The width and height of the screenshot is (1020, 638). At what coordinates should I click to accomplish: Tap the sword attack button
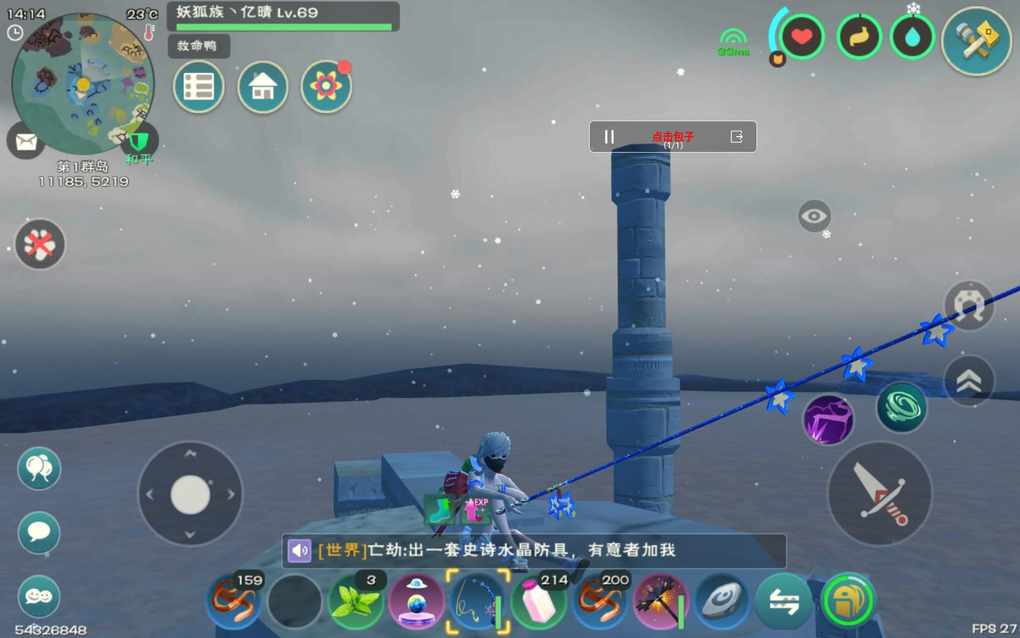pos(880,494)
